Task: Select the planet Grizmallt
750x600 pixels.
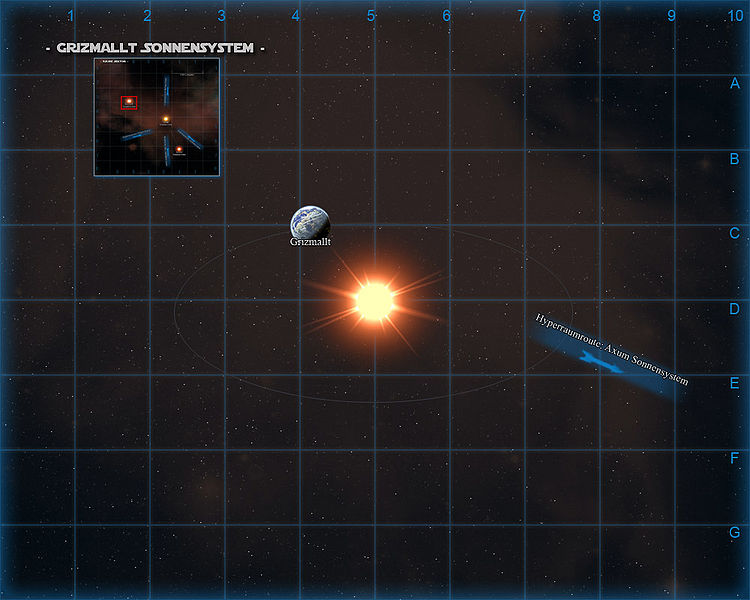Action: tap(309, 223)
